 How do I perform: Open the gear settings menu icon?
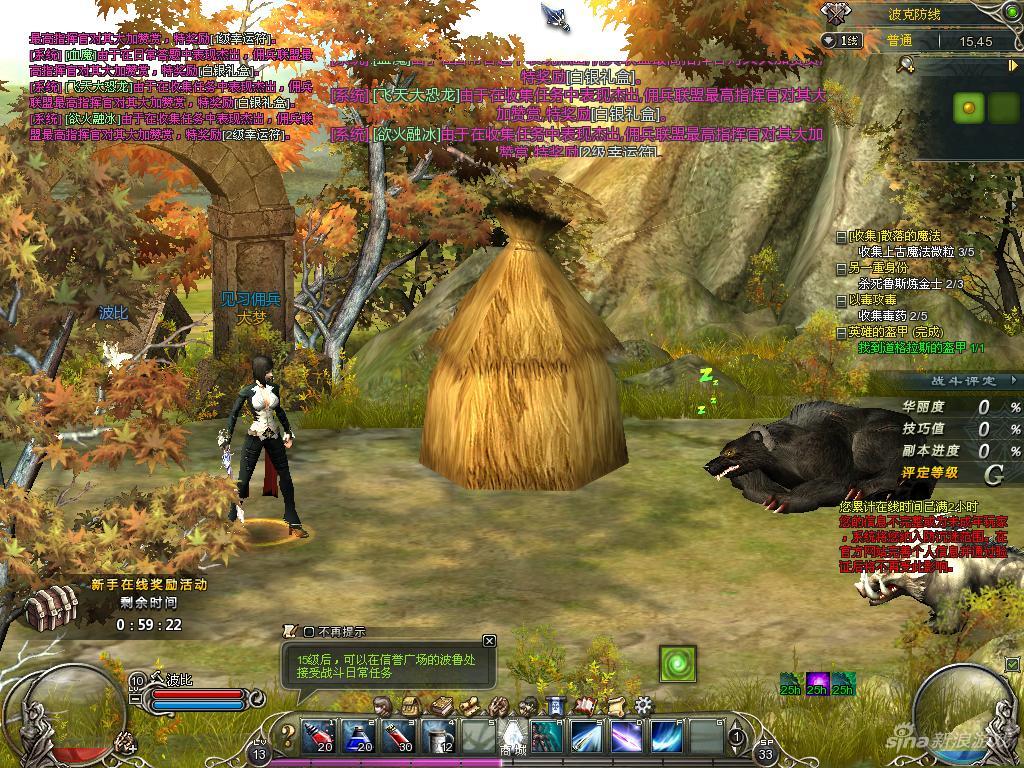click(644, 705)
